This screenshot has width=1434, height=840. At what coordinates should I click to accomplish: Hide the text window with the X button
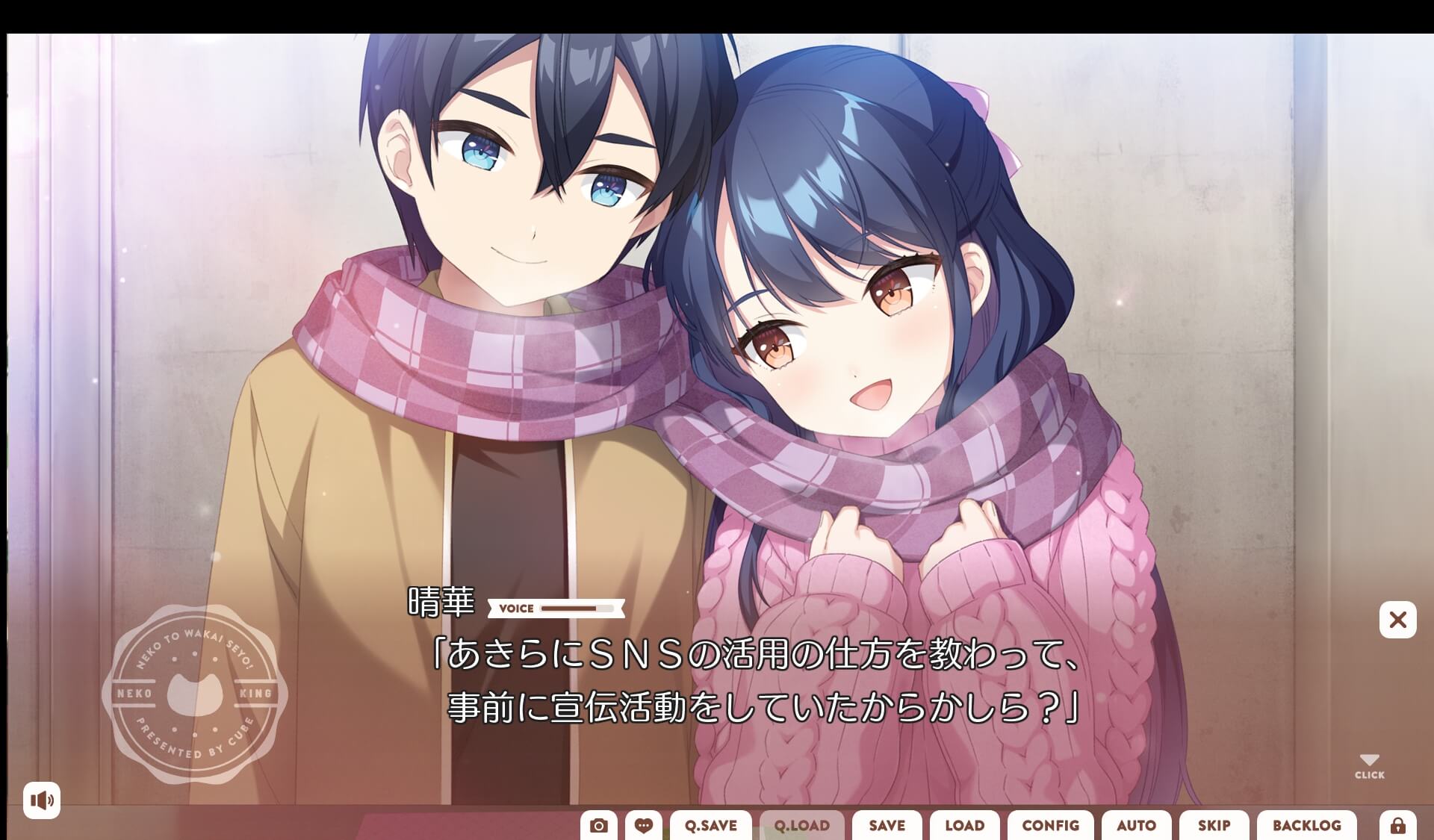1397,620
